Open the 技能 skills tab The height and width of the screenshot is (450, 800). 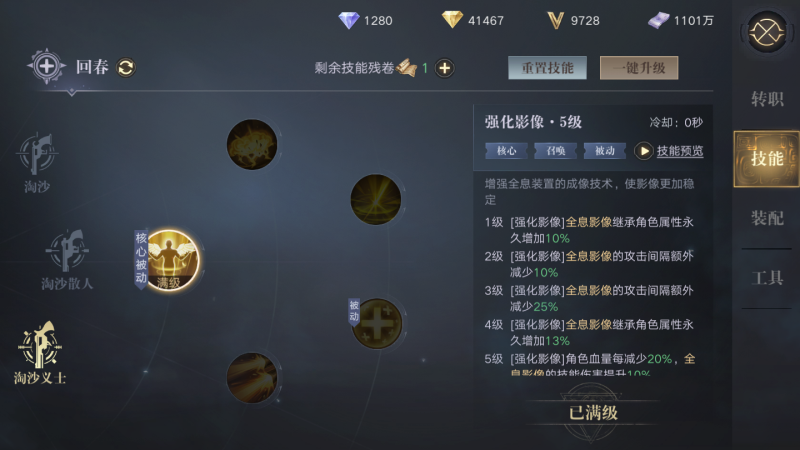[767, 158]
